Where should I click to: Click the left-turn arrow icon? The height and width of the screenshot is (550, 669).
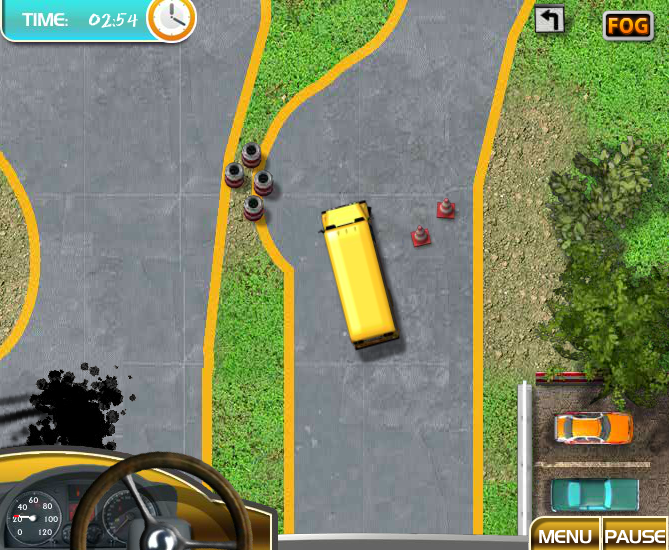click(x=549, y=20)
